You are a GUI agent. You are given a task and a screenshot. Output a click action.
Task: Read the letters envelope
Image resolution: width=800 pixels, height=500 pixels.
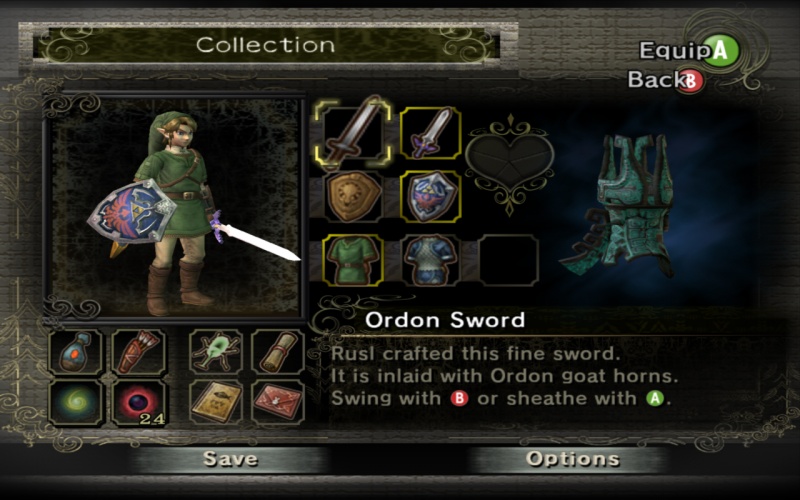pyautogui.click(x=277, y=400)
